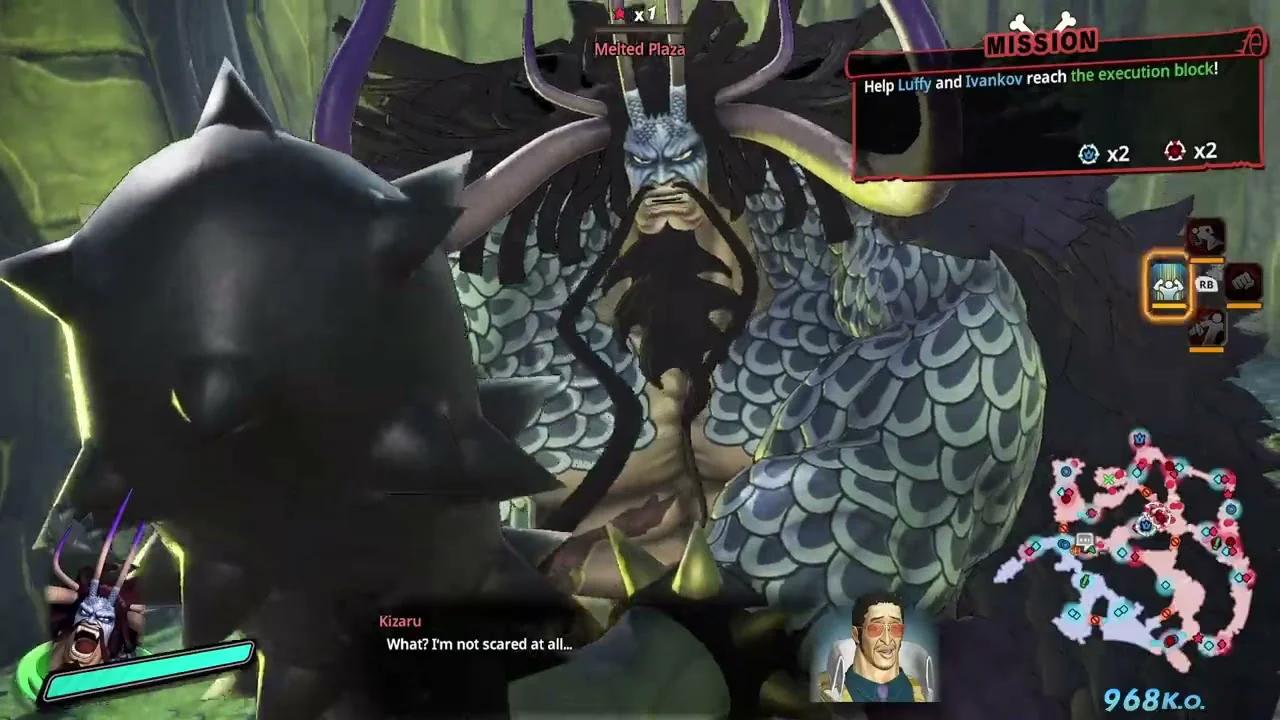Click the scroll icon on the mission banner
This screenshot has width=1280, height=720.
click(1254, 44)
